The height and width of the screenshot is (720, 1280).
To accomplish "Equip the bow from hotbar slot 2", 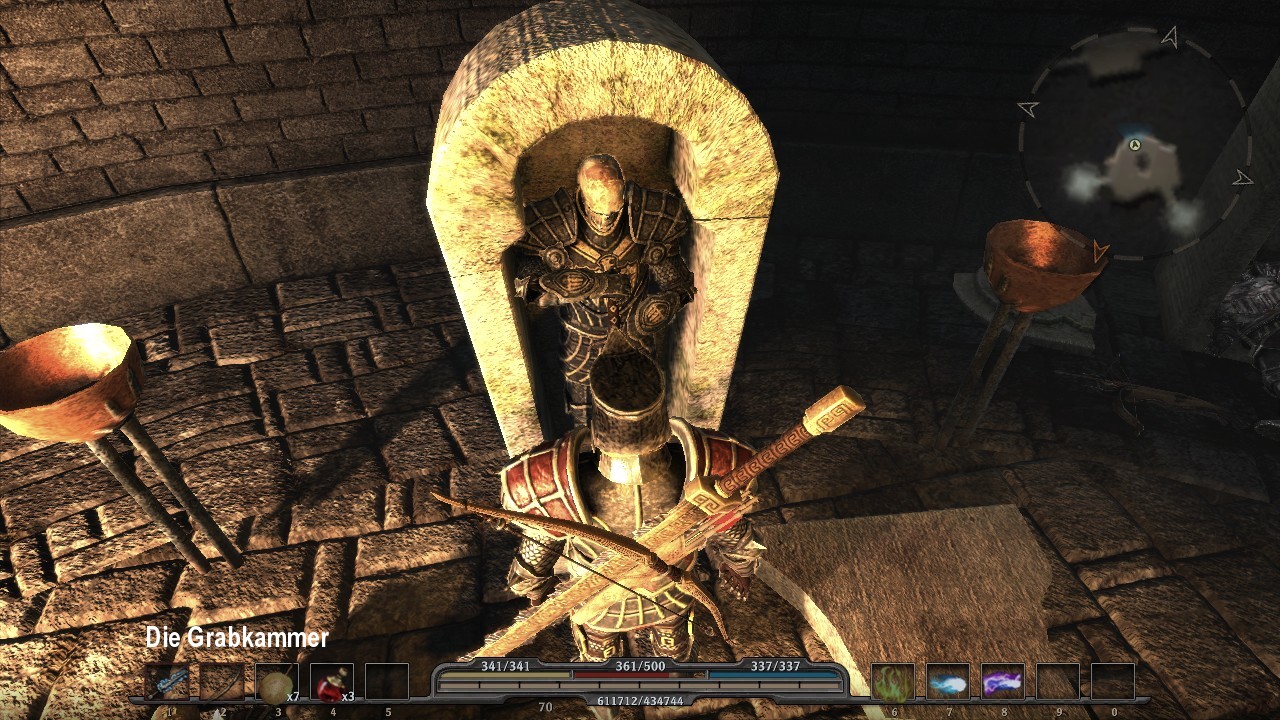I will click(x=220, y=683).
